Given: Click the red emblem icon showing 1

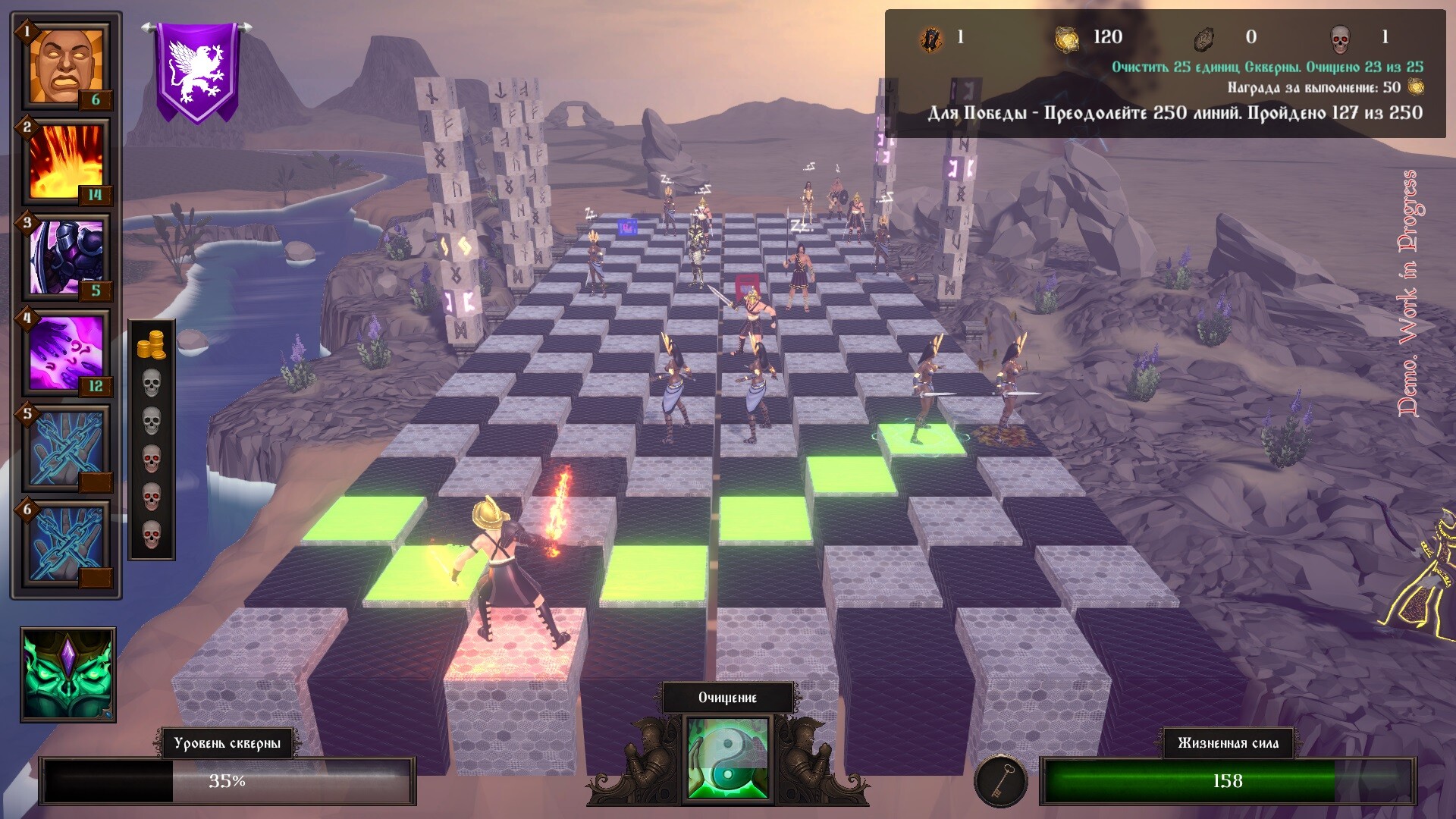Looking at the screenshot, I should click(x=932, y=36).
